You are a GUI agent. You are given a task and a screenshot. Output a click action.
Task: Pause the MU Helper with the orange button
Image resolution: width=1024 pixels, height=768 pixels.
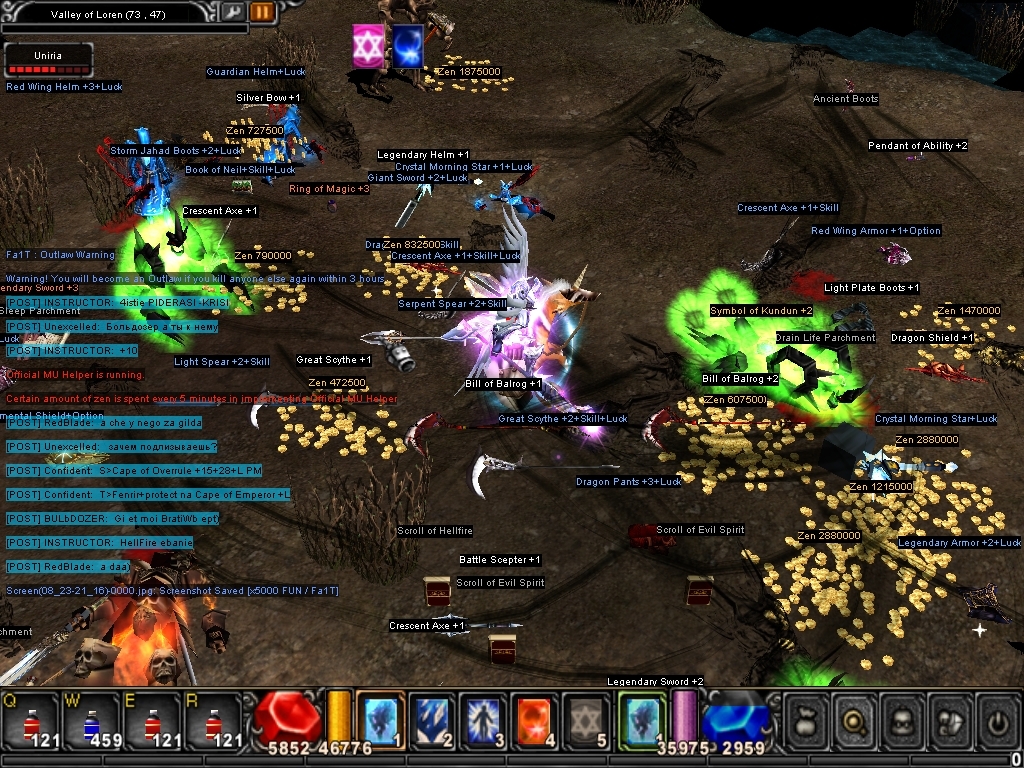point(262,12)
